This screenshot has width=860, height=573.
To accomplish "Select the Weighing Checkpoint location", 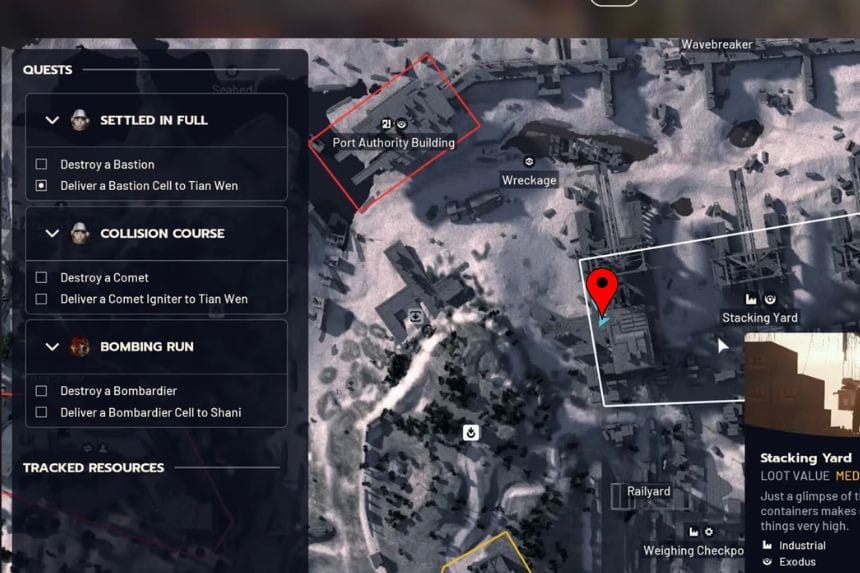I will [x=694, y=550].
